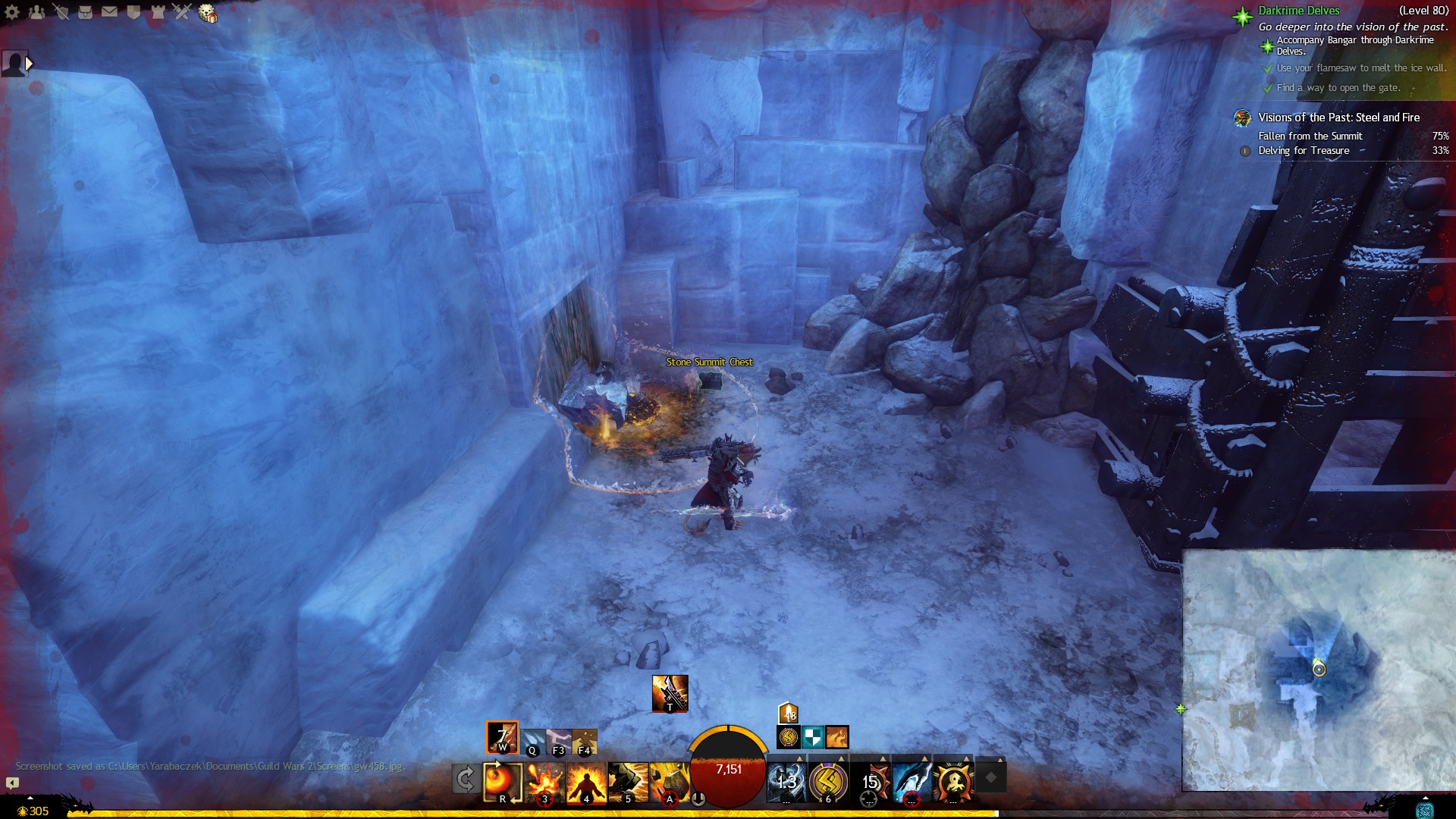Activate the flamesaw special action skill
This screenshot has width=1456, height=819.
click(670, 693)
